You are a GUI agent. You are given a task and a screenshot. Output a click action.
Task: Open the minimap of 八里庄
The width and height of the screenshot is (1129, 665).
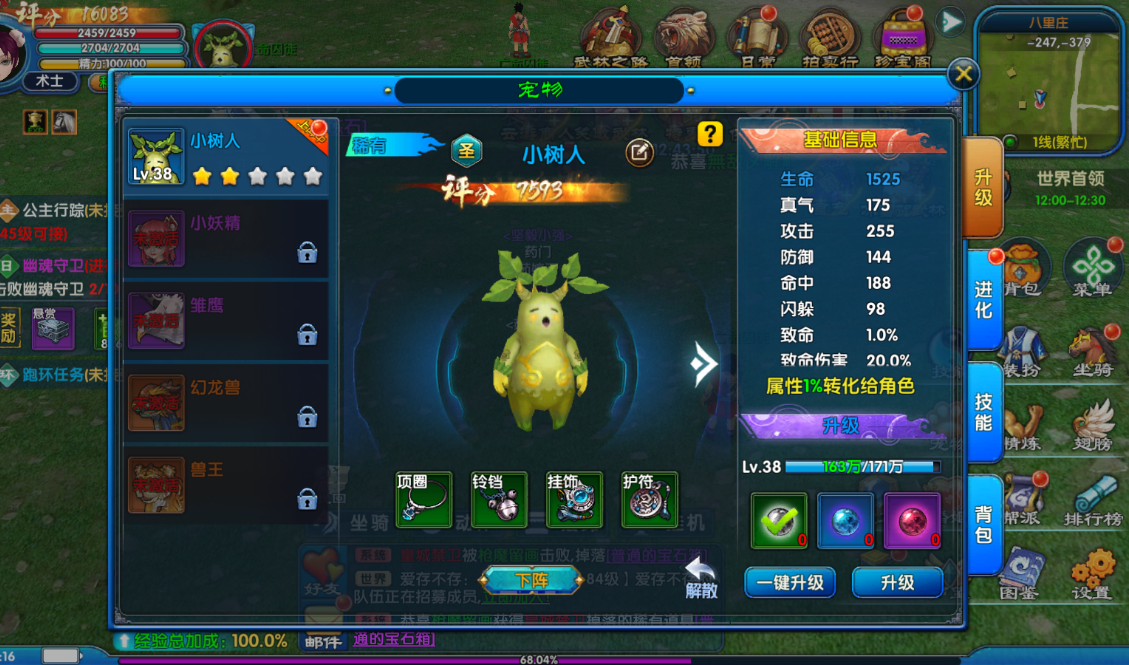[x=1050, y=80]
